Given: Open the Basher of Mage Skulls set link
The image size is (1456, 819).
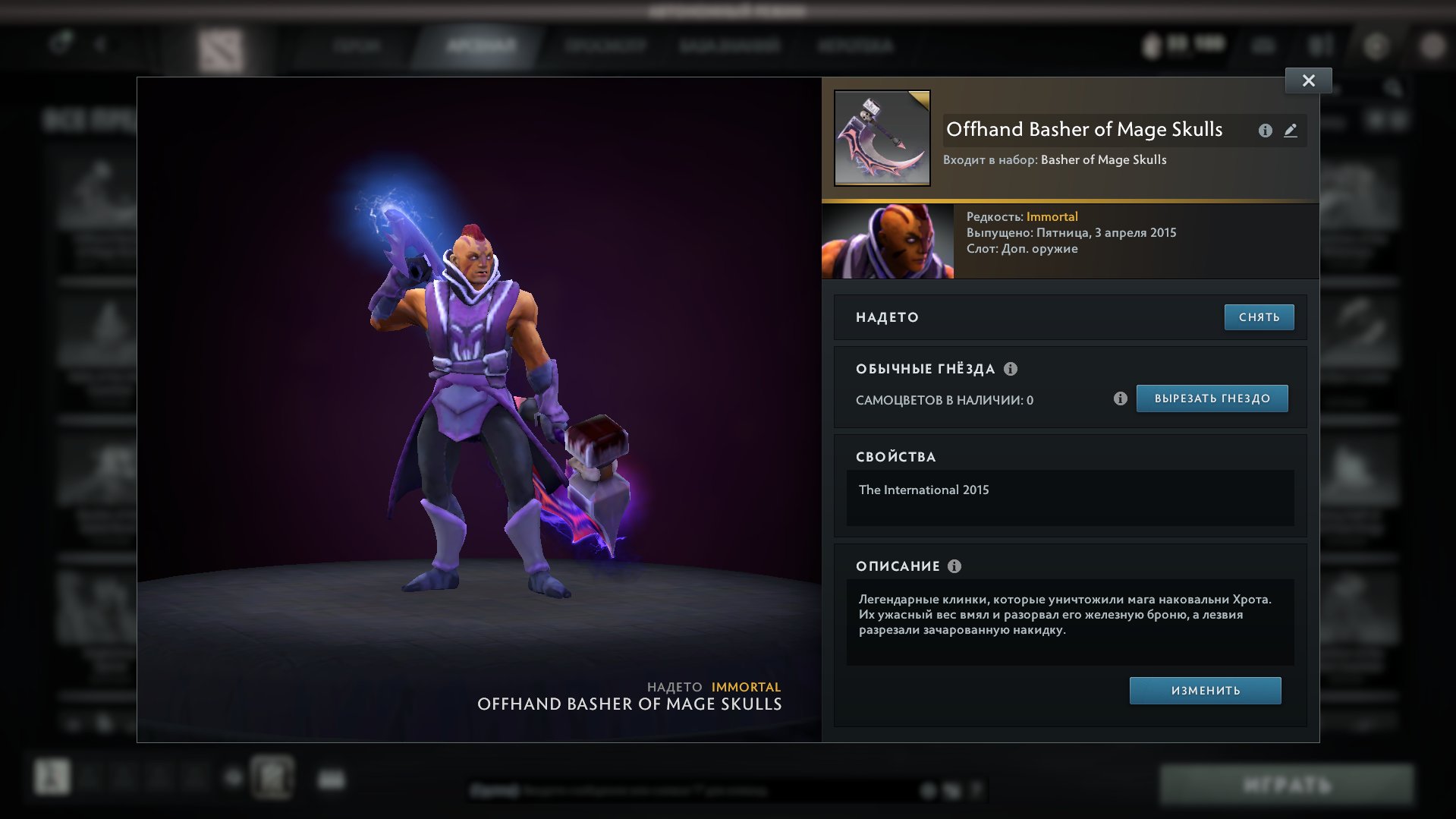Looking at the screenshot, I should (x=1102, y=159).
